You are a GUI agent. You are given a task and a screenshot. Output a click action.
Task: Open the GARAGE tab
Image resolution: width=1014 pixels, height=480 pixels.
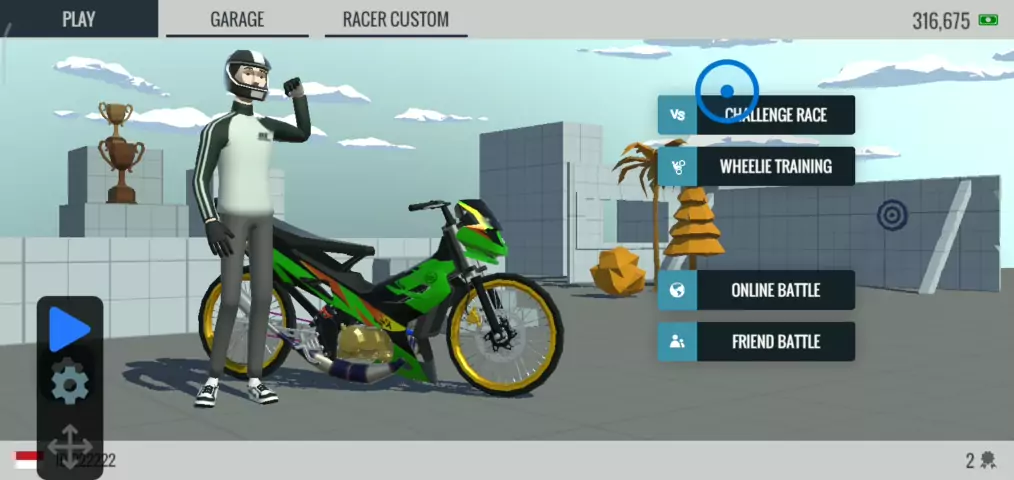click(x=237, y=19)
